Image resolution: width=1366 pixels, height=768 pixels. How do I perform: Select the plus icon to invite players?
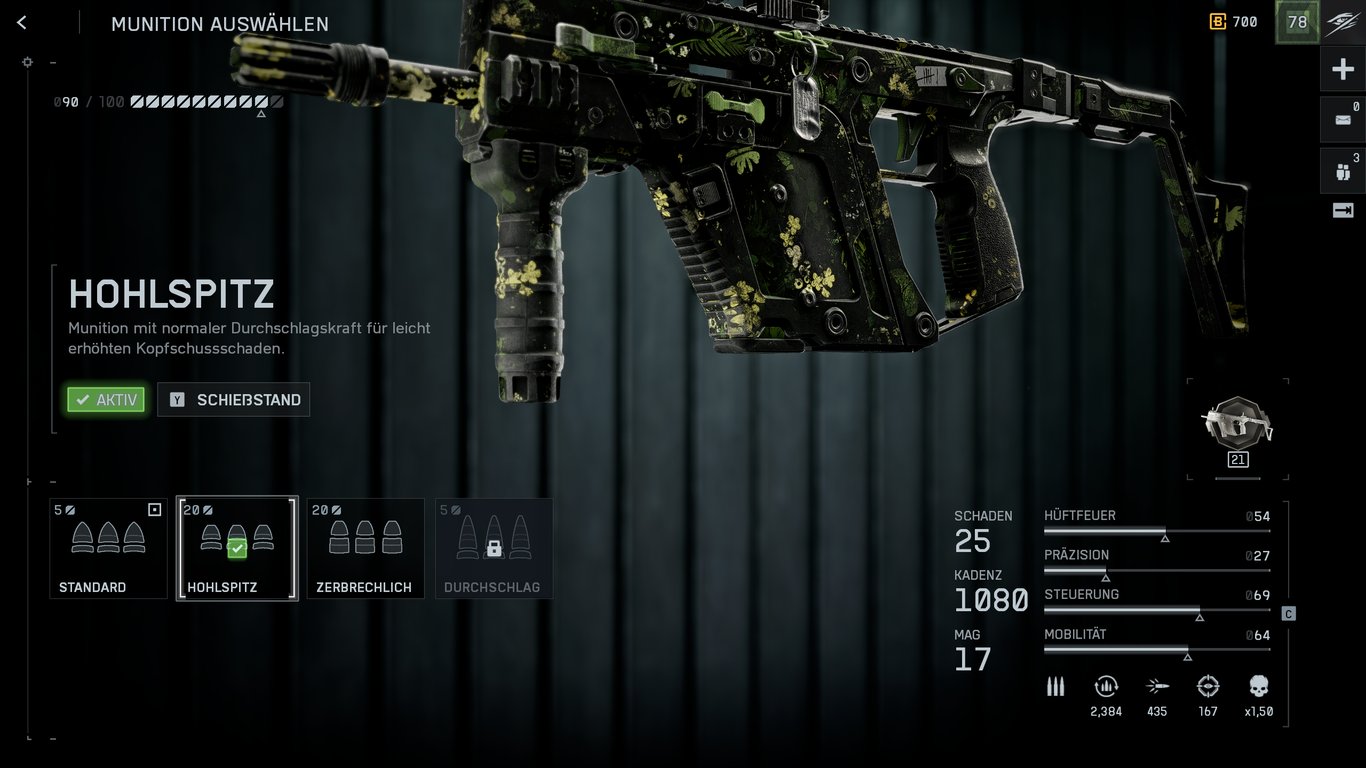[1341, 68]
